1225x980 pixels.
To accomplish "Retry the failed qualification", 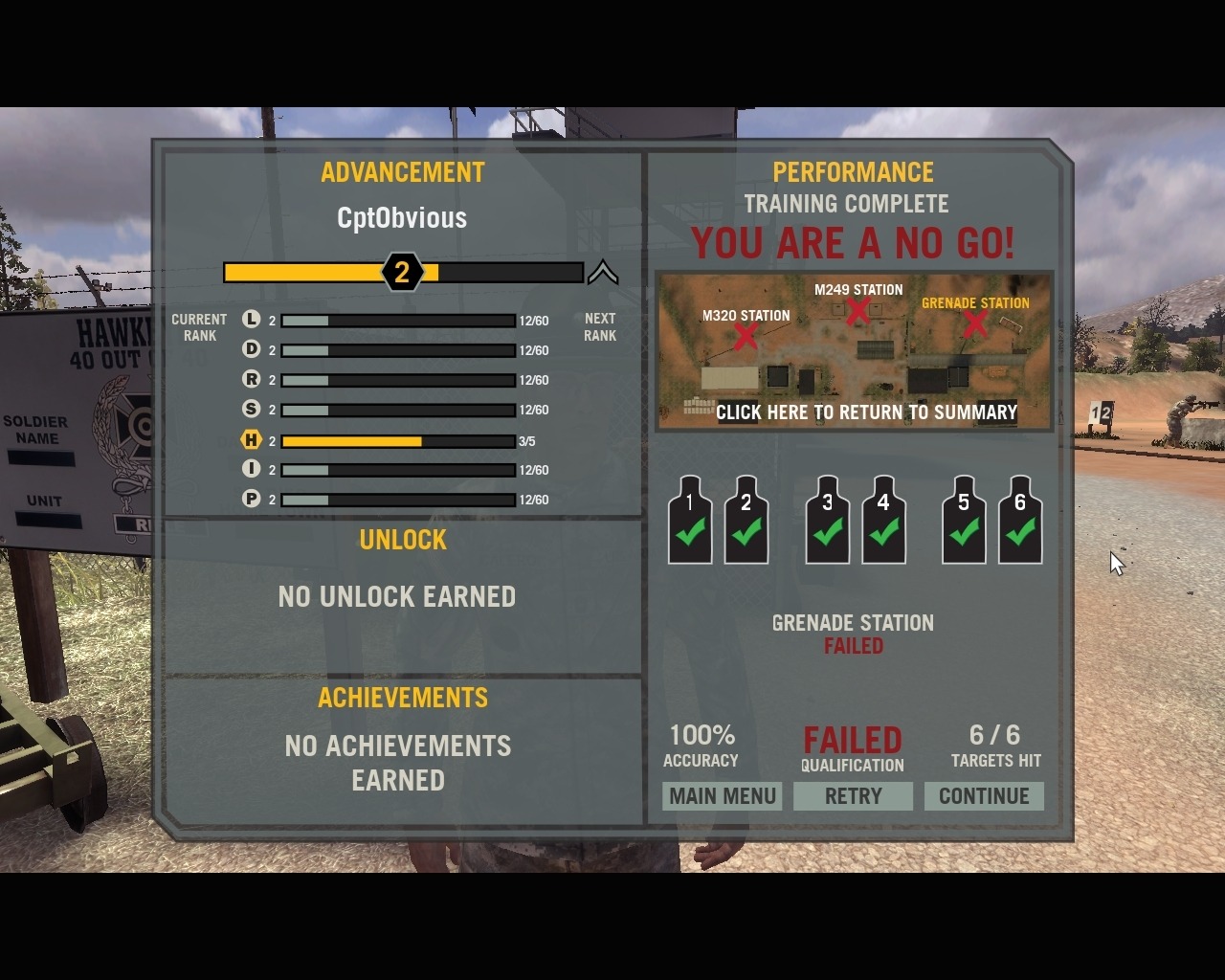I will coord(853,796).
